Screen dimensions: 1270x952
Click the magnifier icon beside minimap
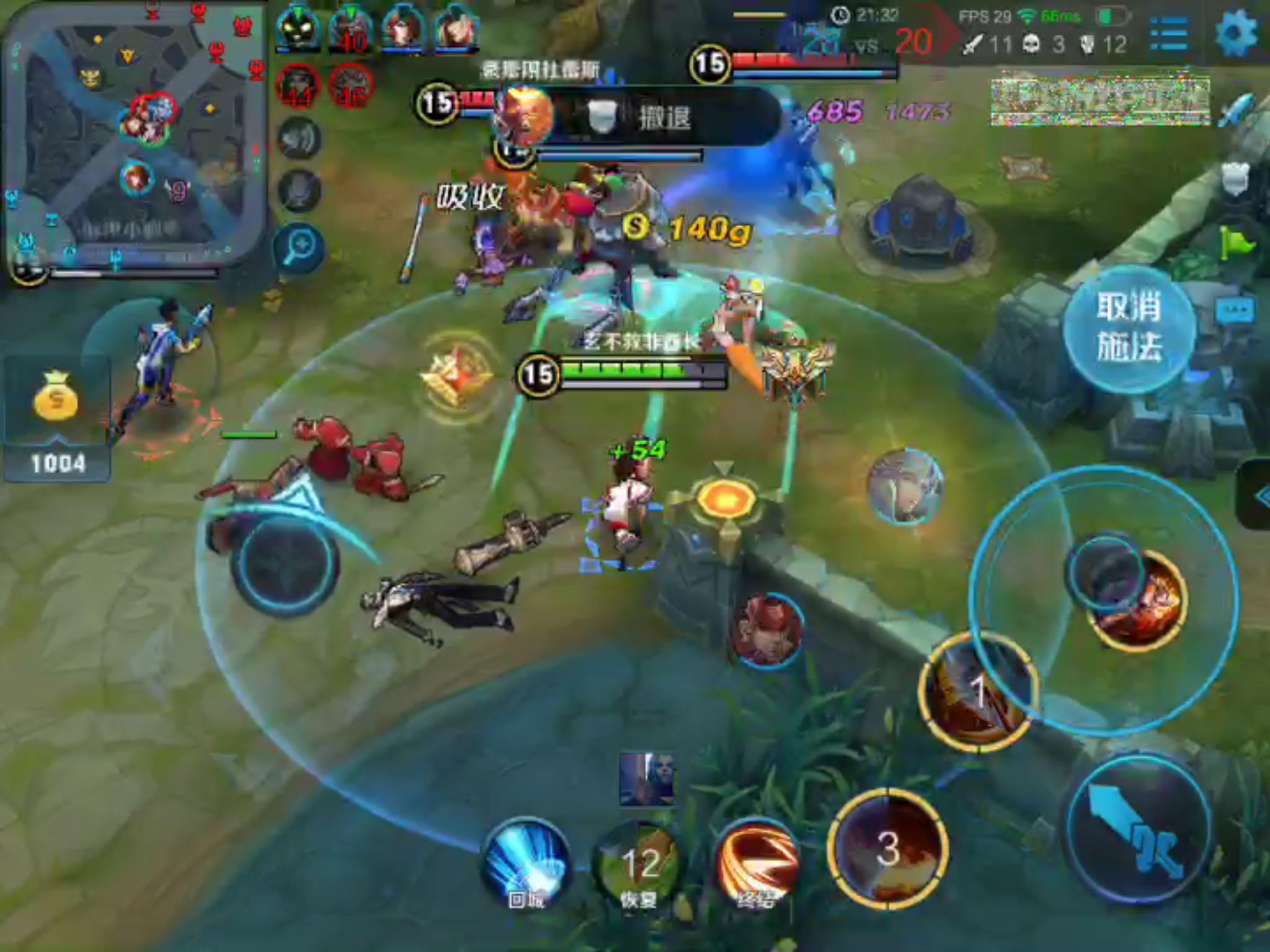[299, 248]
